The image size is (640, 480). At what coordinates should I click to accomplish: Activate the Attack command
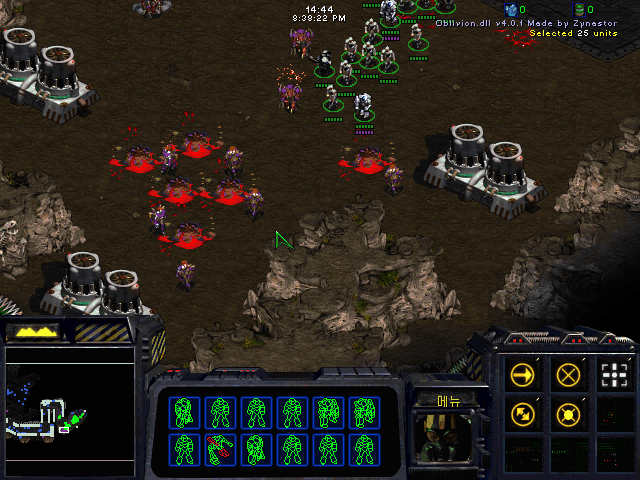pos(615,375)
